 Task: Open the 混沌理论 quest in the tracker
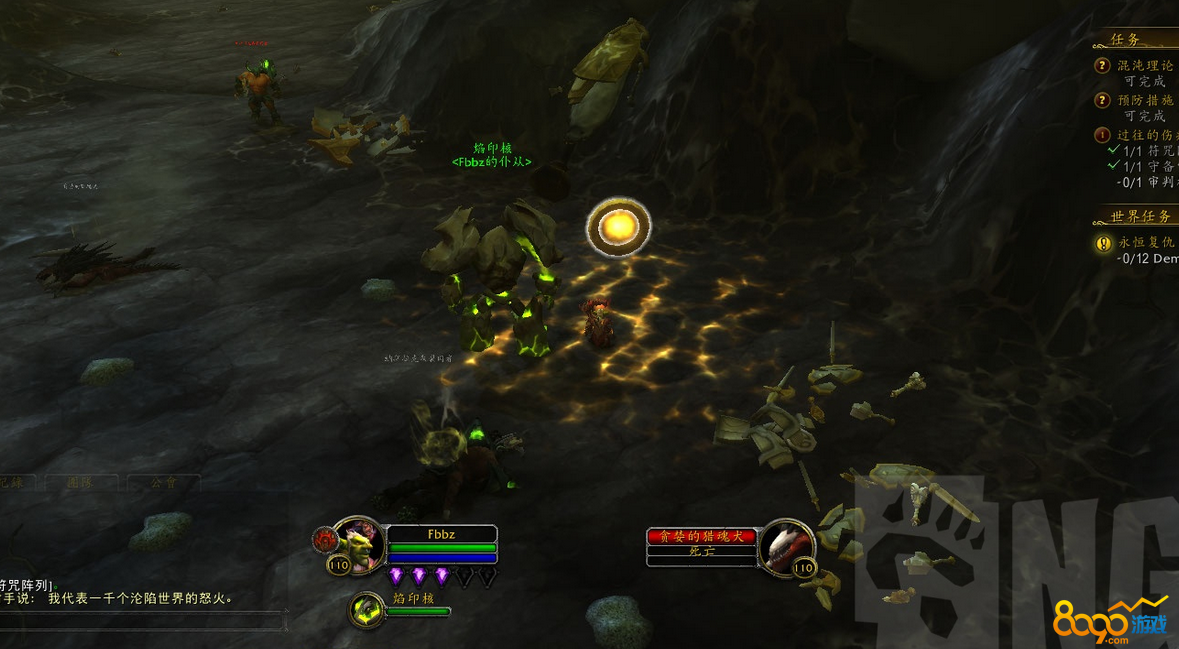(1145, 66)
